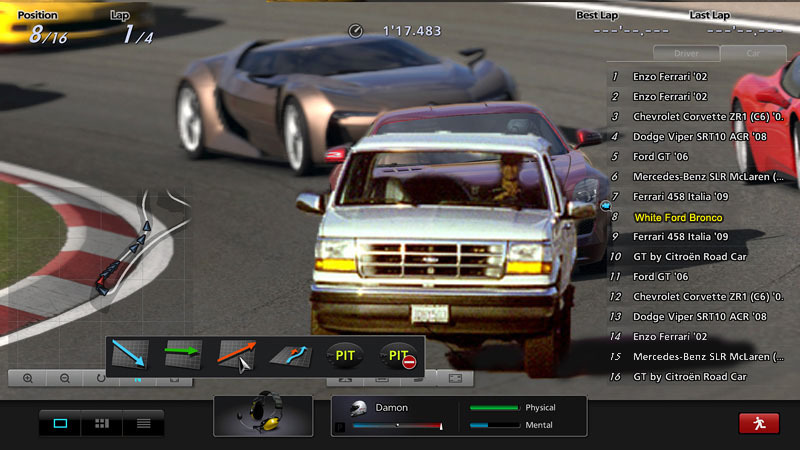Select driver Damon's status panel

pos(395,416)
